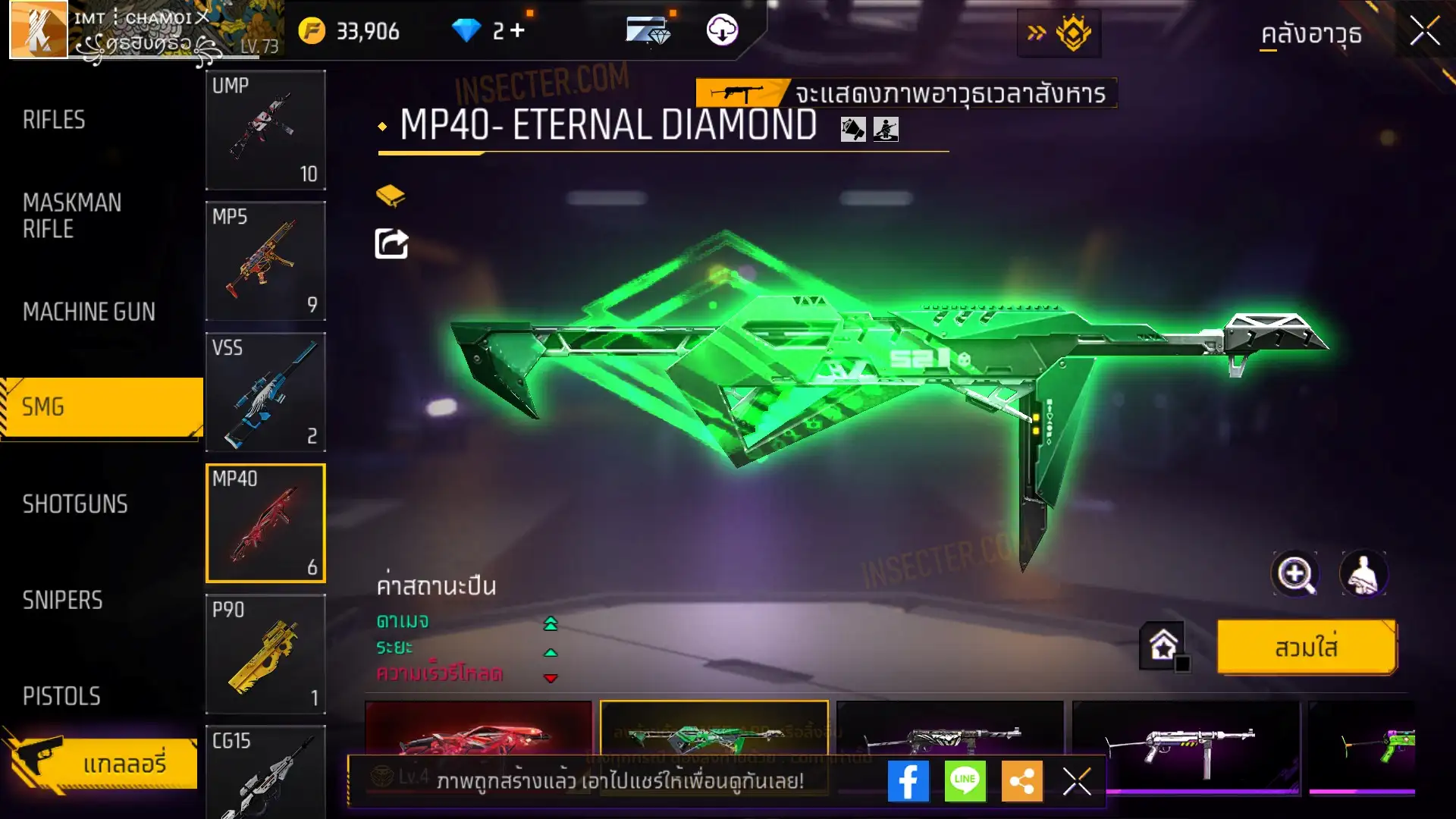Dismiss the share banner
This screenshot has width=1456, height=819.
click(1076, 781)
